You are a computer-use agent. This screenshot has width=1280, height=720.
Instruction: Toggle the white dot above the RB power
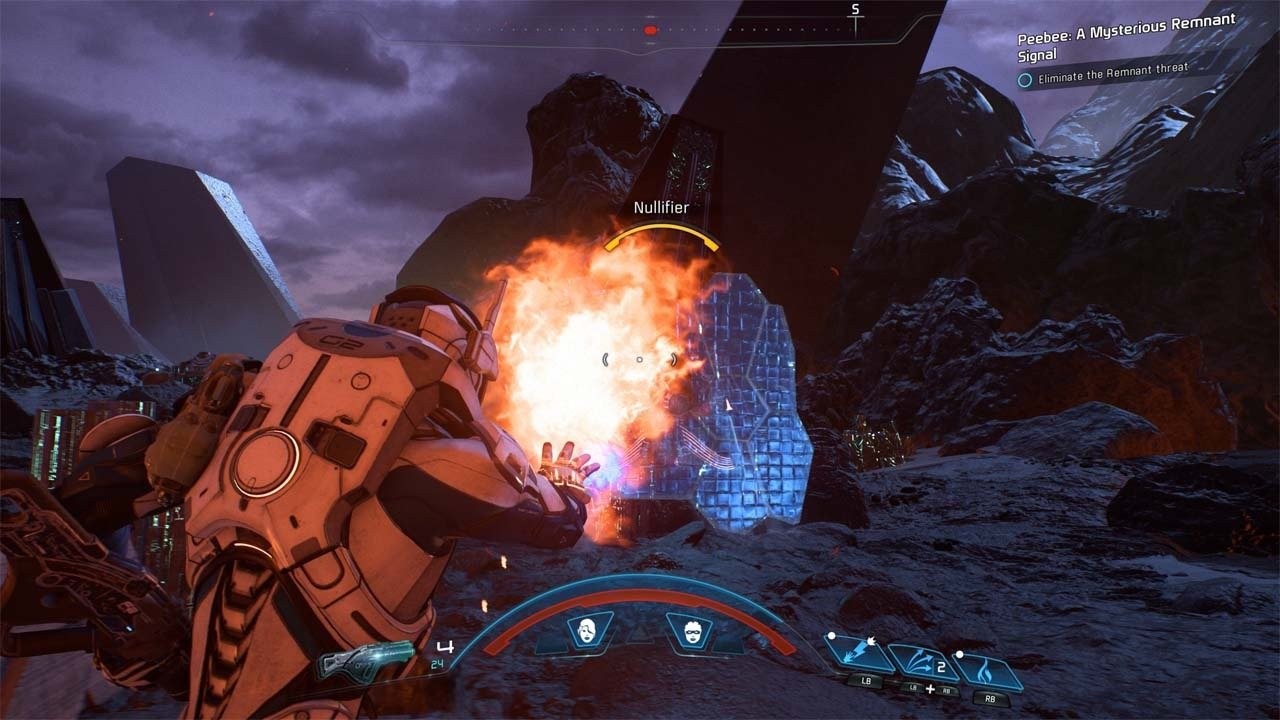point(960,654)
